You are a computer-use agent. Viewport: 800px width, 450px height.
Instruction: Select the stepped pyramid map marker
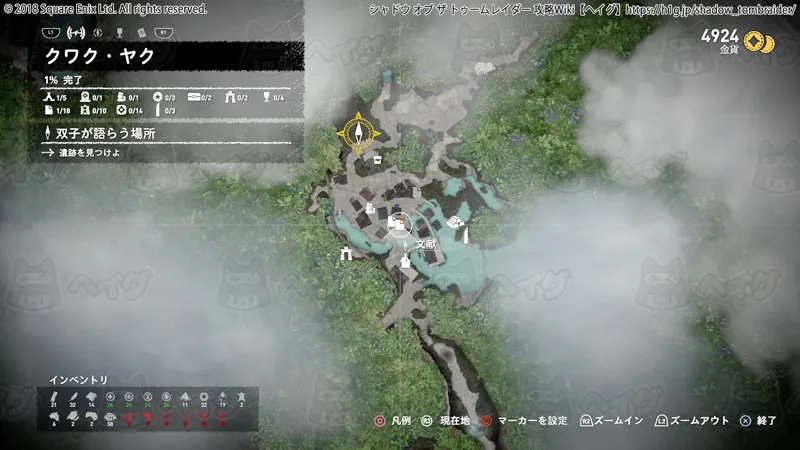point(457,220)
